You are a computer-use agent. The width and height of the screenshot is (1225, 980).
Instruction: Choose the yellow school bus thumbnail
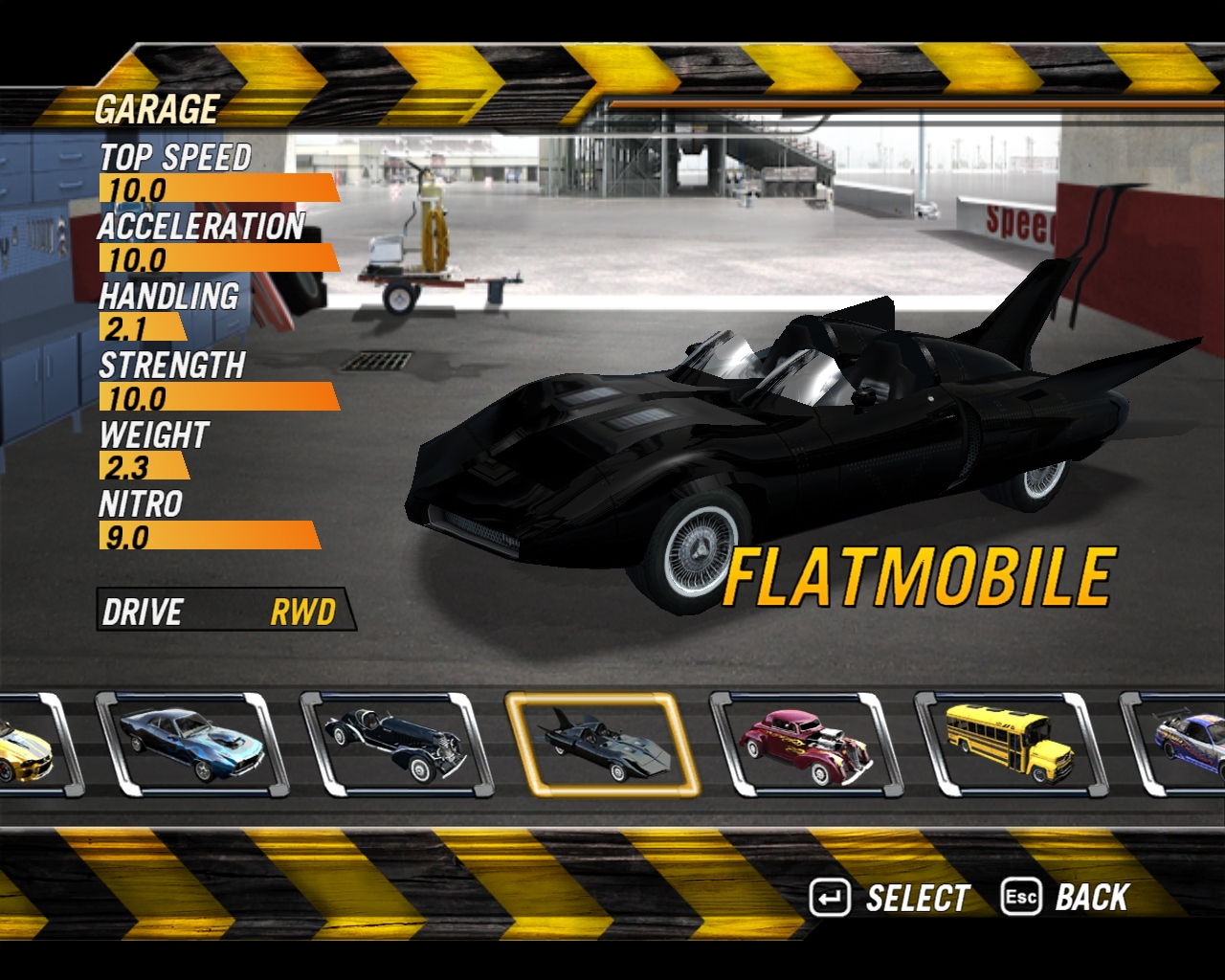[x=1011, y=745]
